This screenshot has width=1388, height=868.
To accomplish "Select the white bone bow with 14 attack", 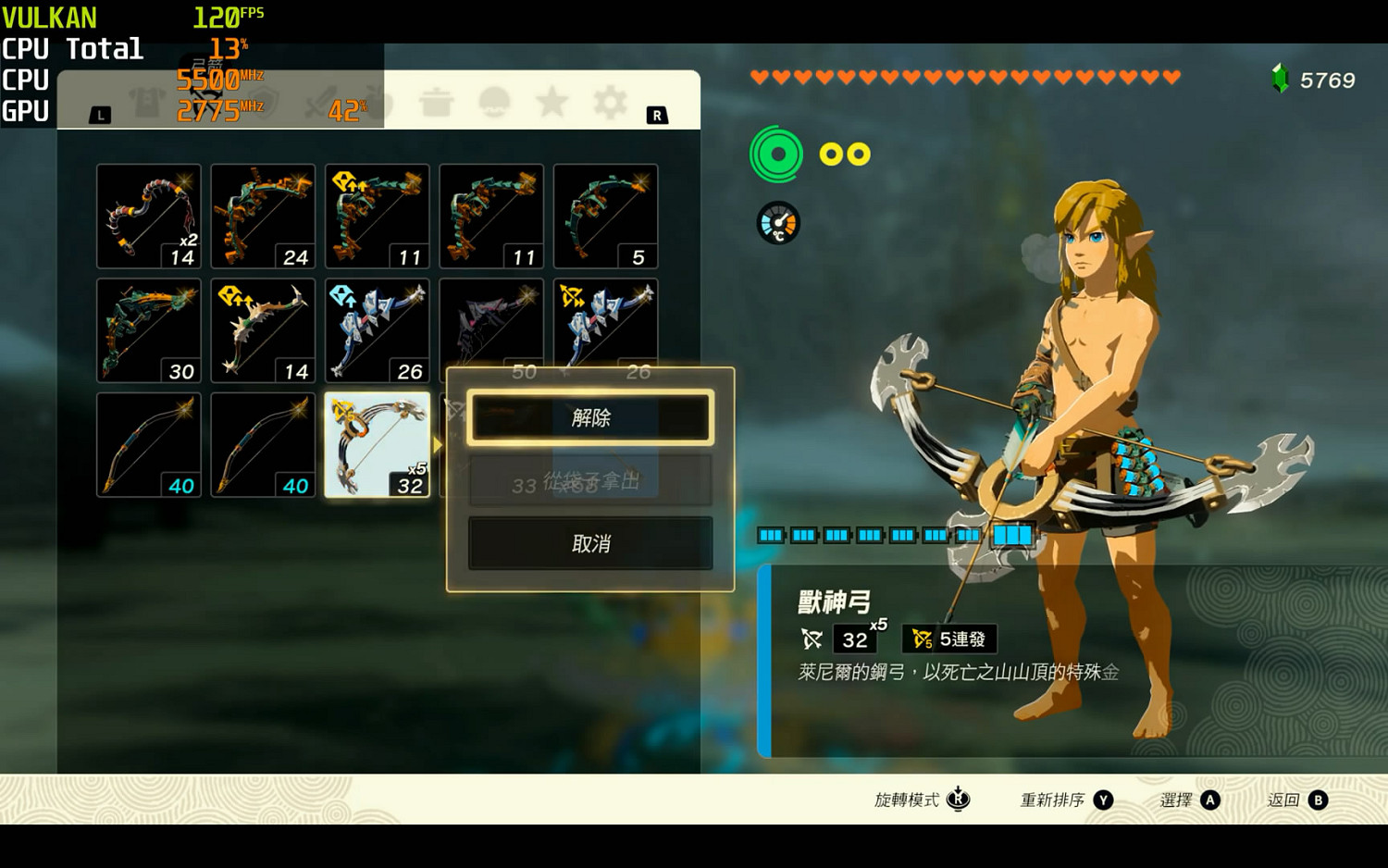I will [263, 330].
